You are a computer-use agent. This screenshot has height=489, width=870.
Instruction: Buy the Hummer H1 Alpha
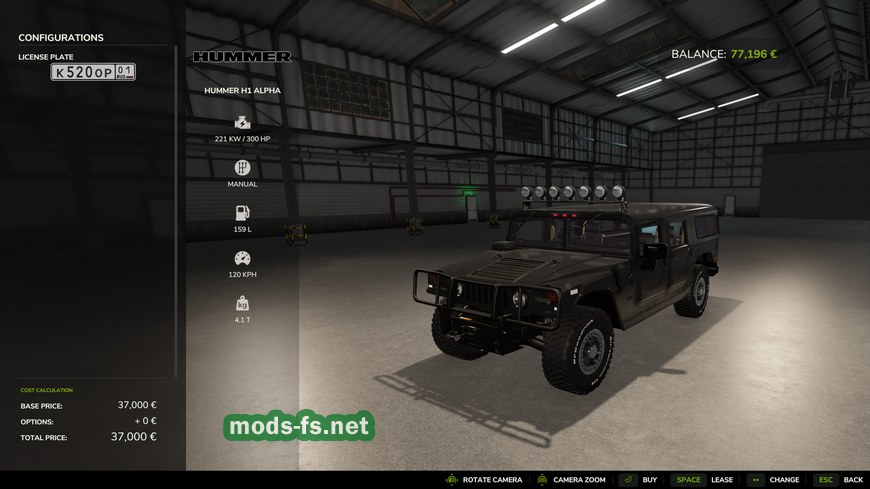[x=649, y=480]
